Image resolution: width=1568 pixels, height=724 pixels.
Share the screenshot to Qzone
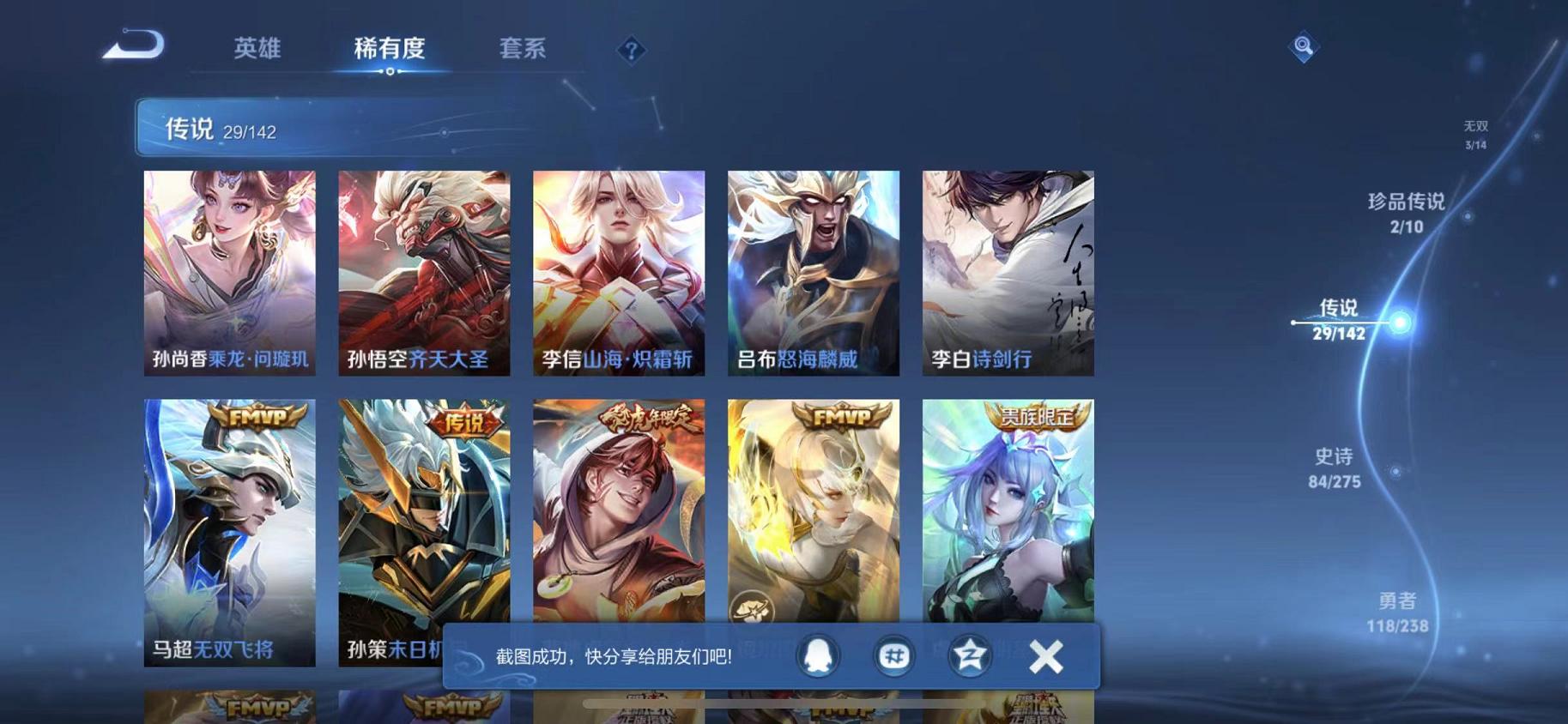[x=968, y=655]
